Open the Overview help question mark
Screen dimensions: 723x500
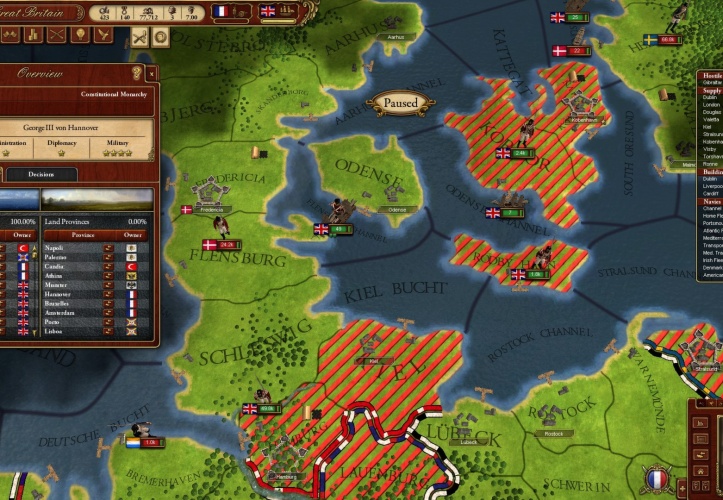click(136, 73)
